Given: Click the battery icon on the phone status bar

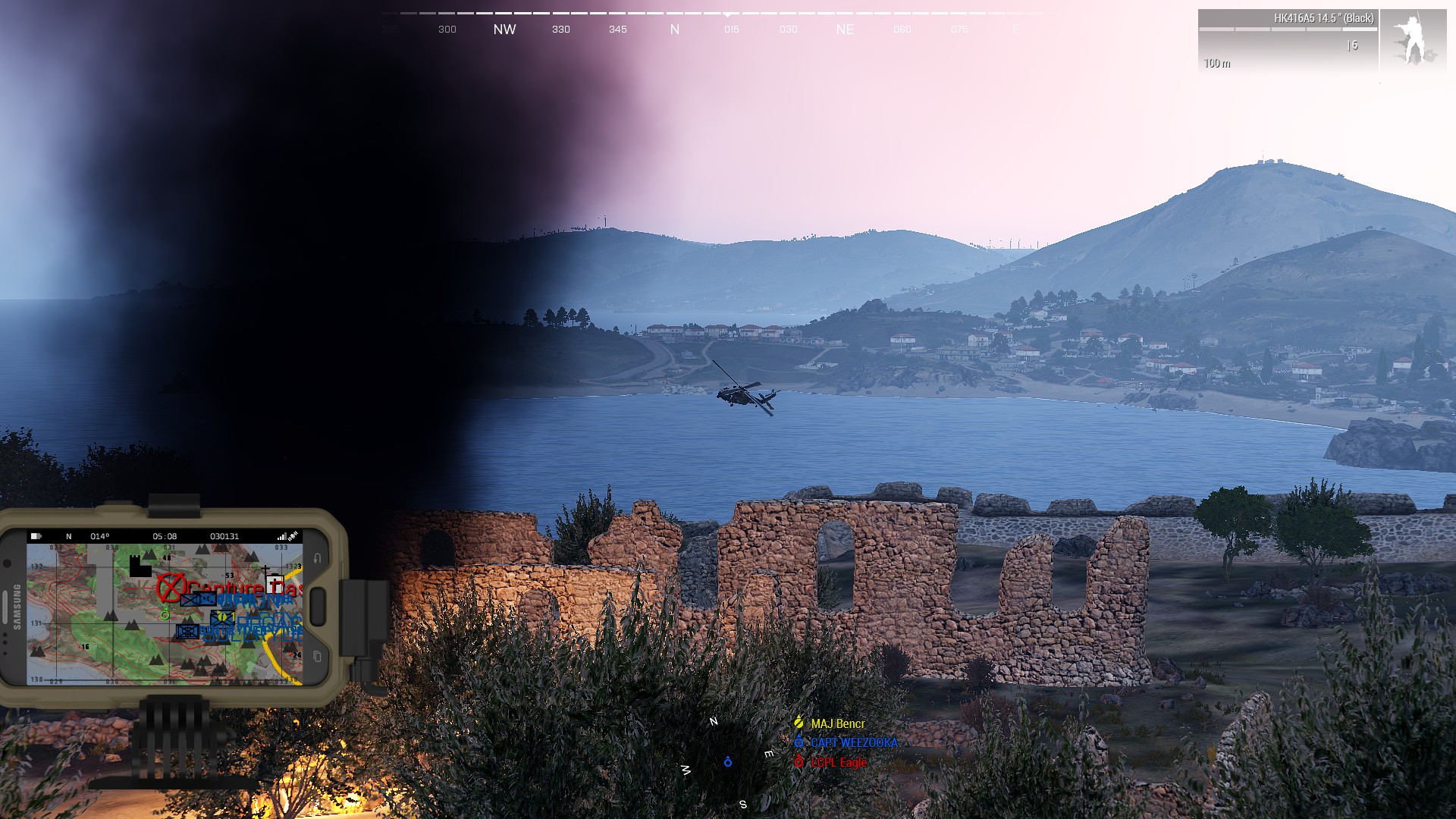Looking at the screenshot, I should point(36,536).
